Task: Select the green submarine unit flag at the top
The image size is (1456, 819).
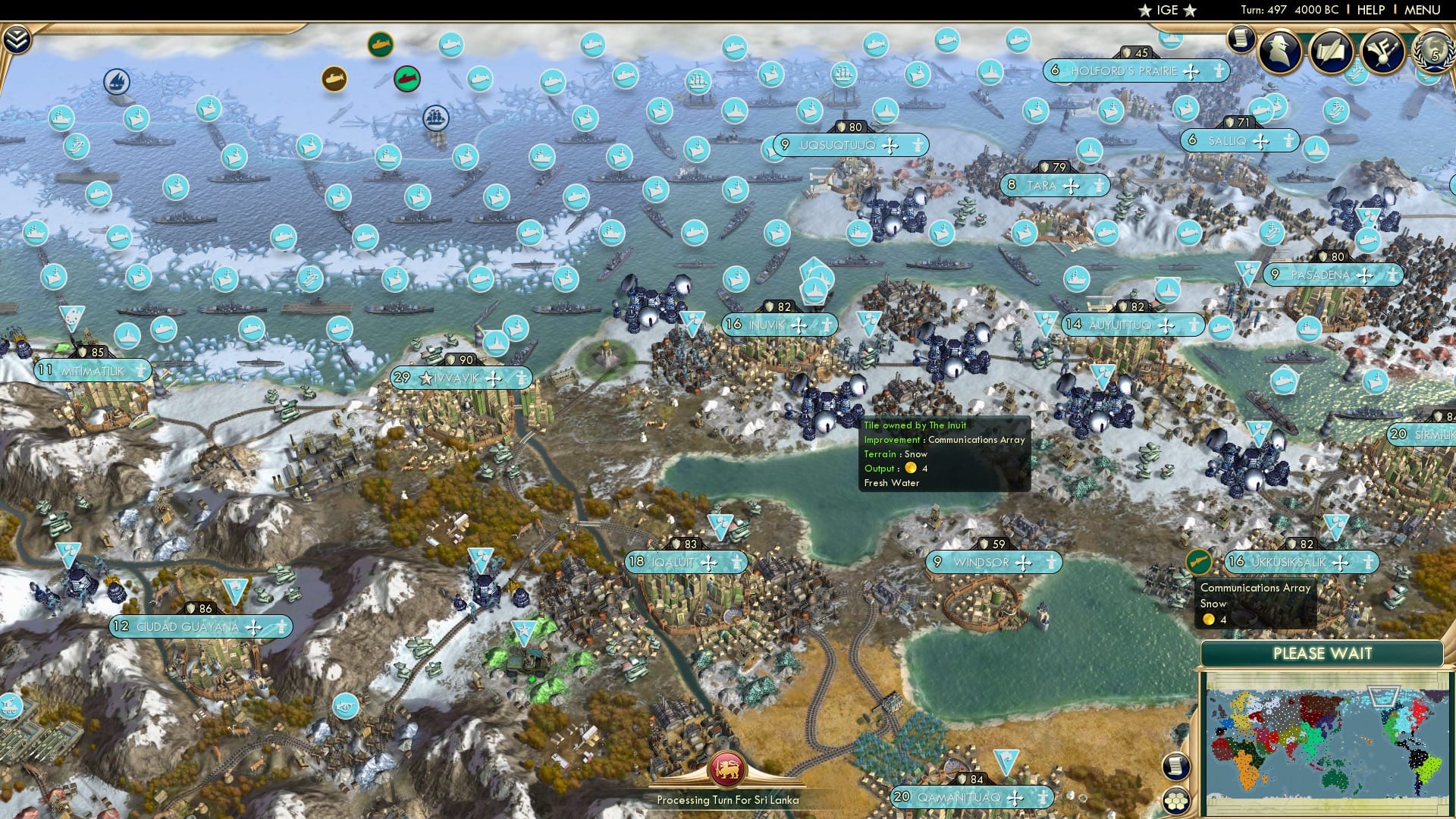Action: (x=381, y=44)
